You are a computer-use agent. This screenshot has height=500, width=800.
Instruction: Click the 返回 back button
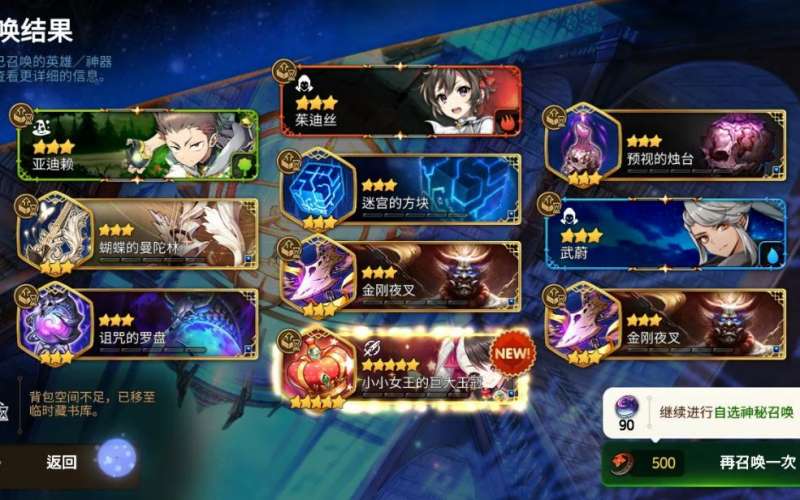coord(62,462)
